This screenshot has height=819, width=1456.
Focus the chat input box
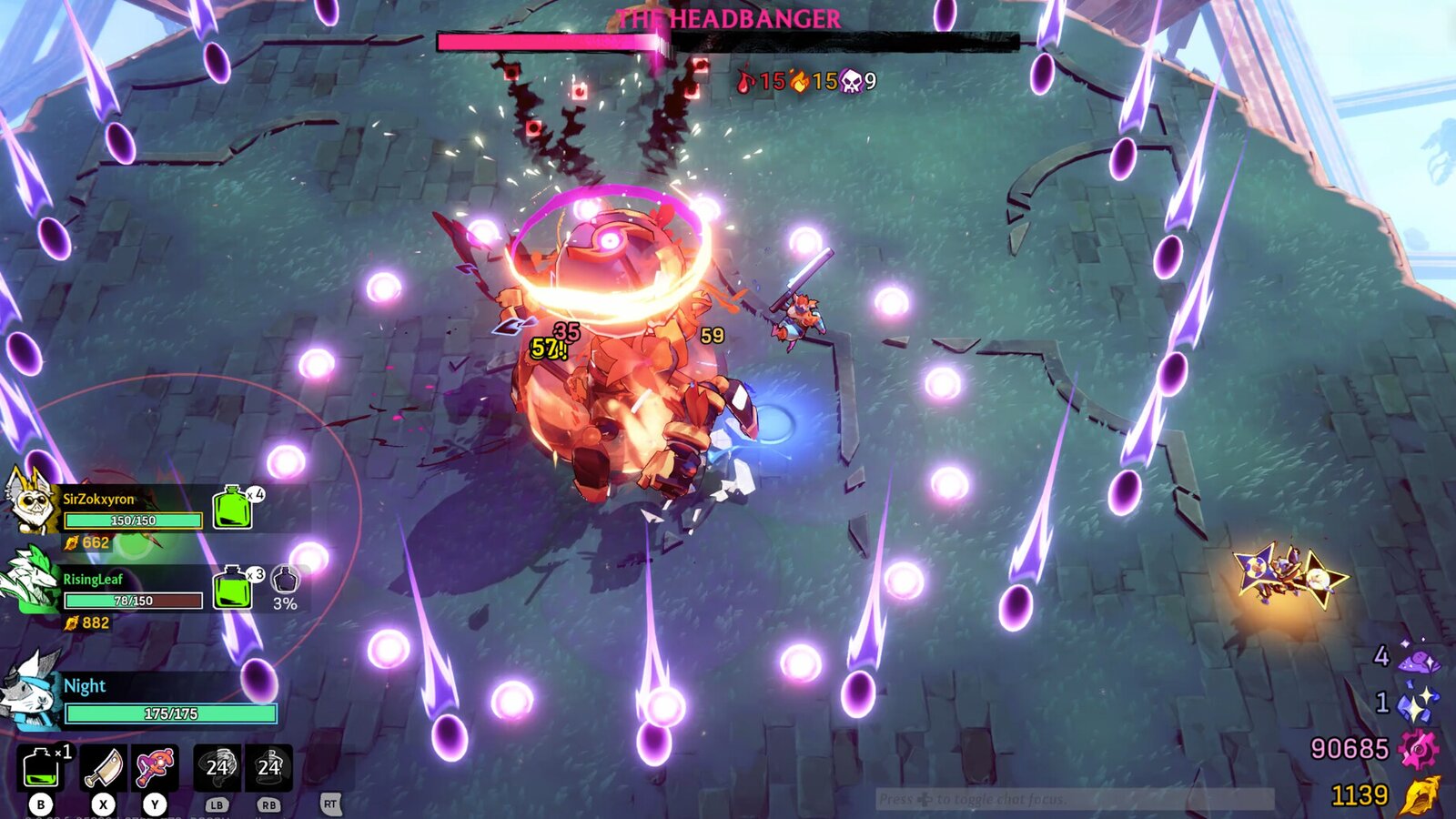pyautogui.click(x=1074, y=799)
